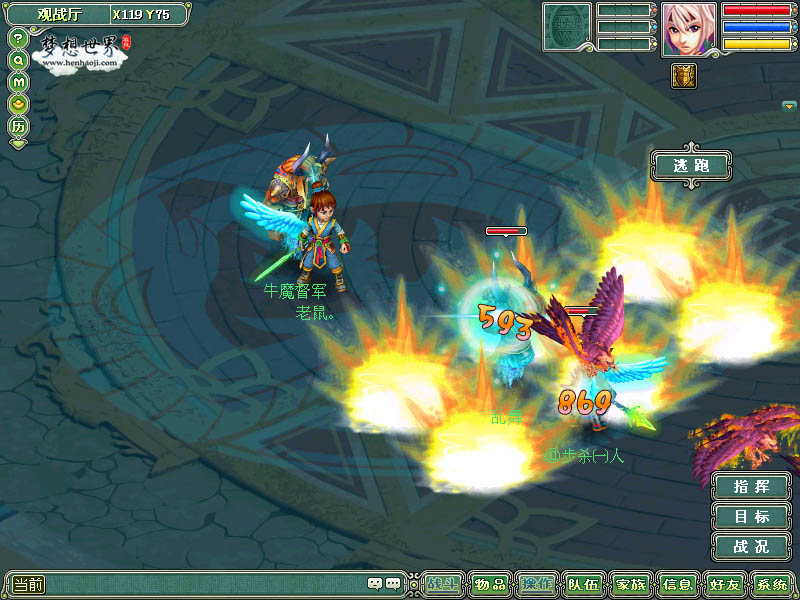Click the 战斗 battle menu button
This screenshot has width=800, height=600.
coord(443,585)
